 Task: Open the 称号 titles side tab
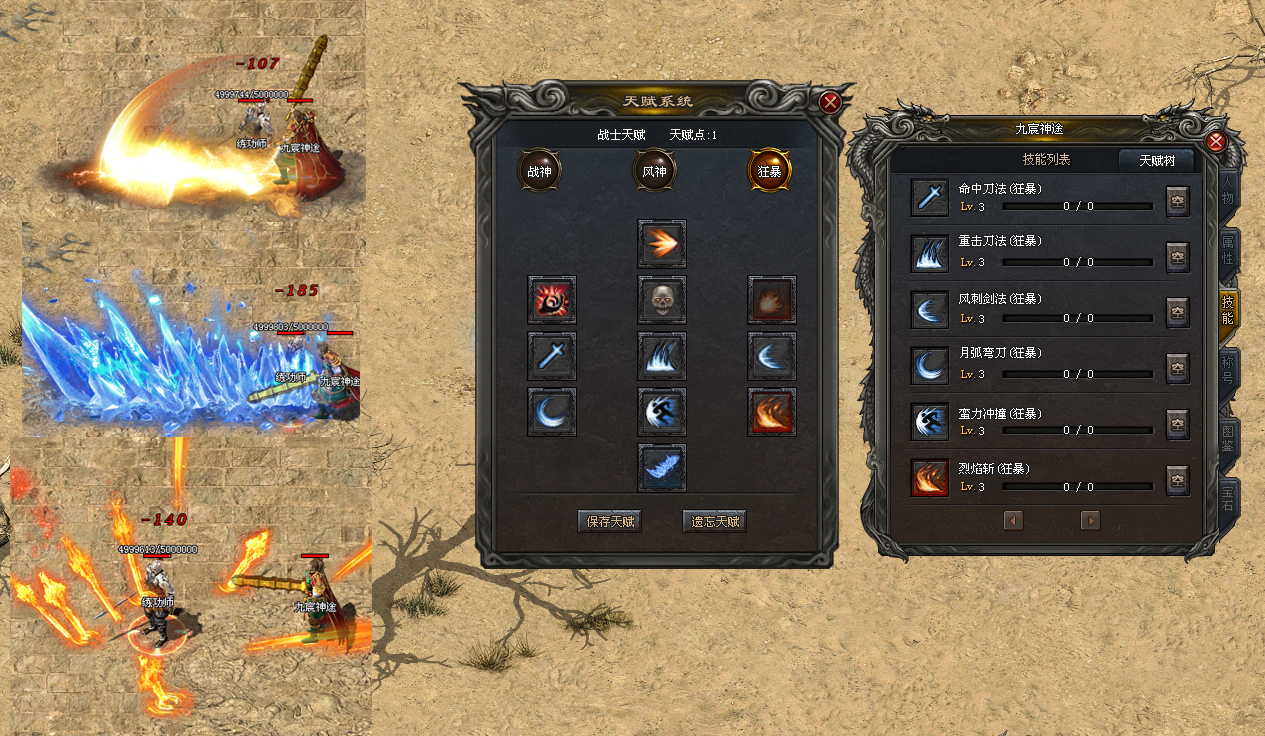1229,372
